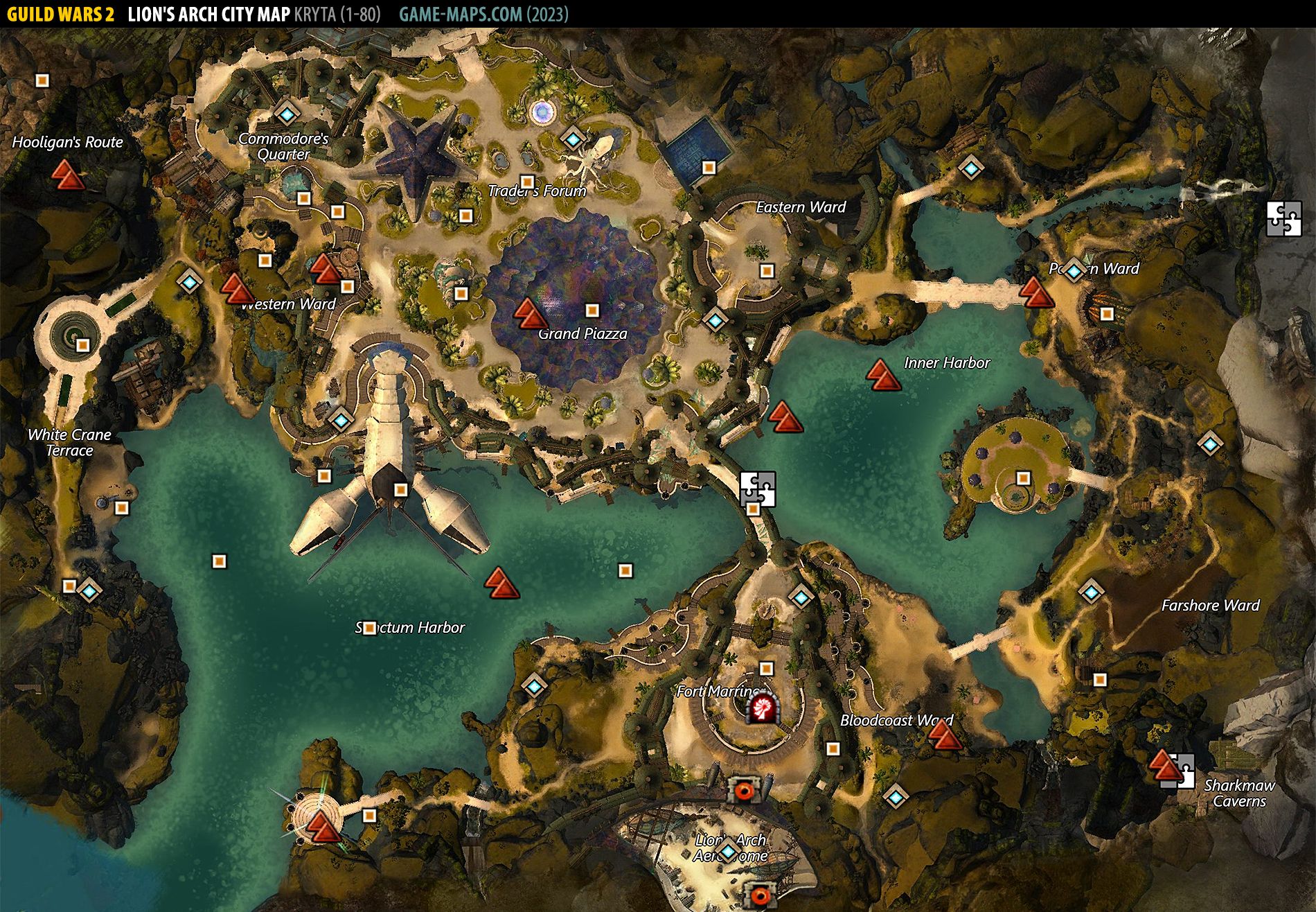Select the Postern Ward waypoint diamond
1316x912 pixels.
coord(1074,270)
